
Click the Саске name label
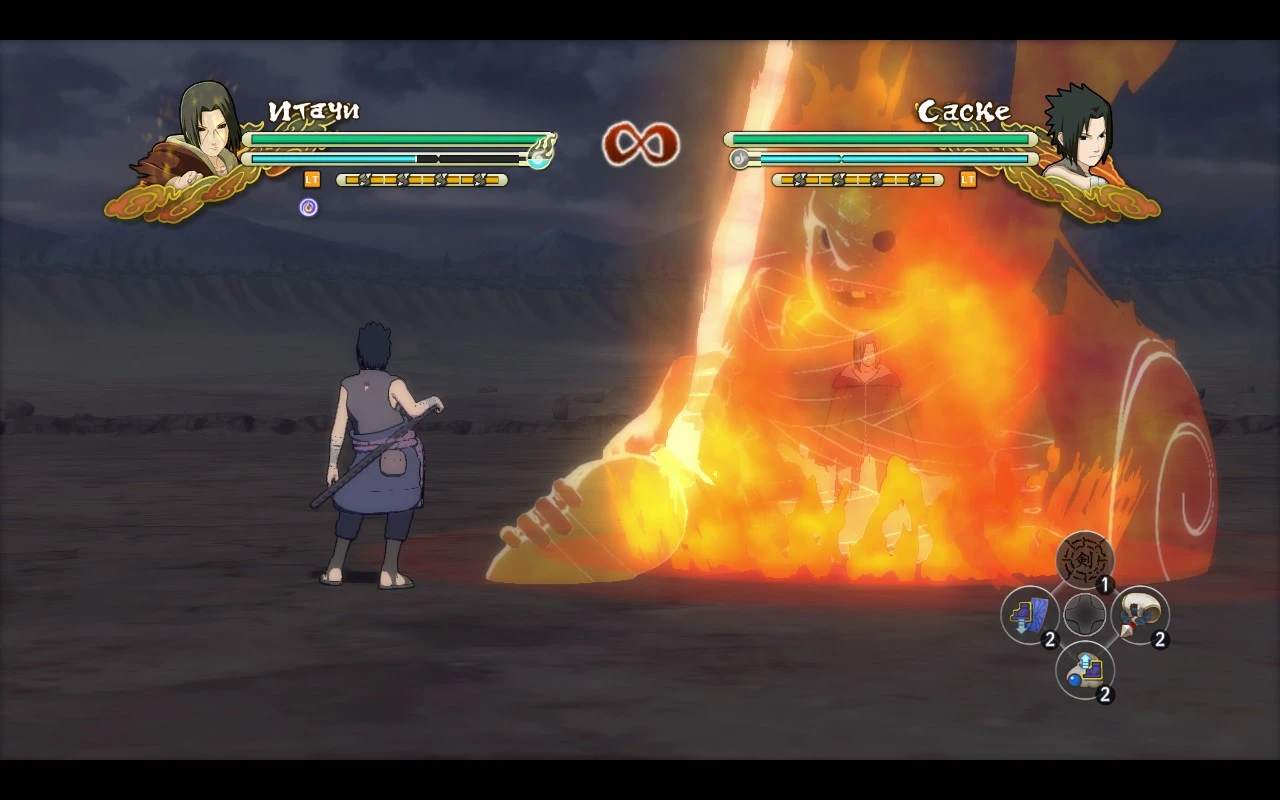pyautogui.click(x=963, y=110)
